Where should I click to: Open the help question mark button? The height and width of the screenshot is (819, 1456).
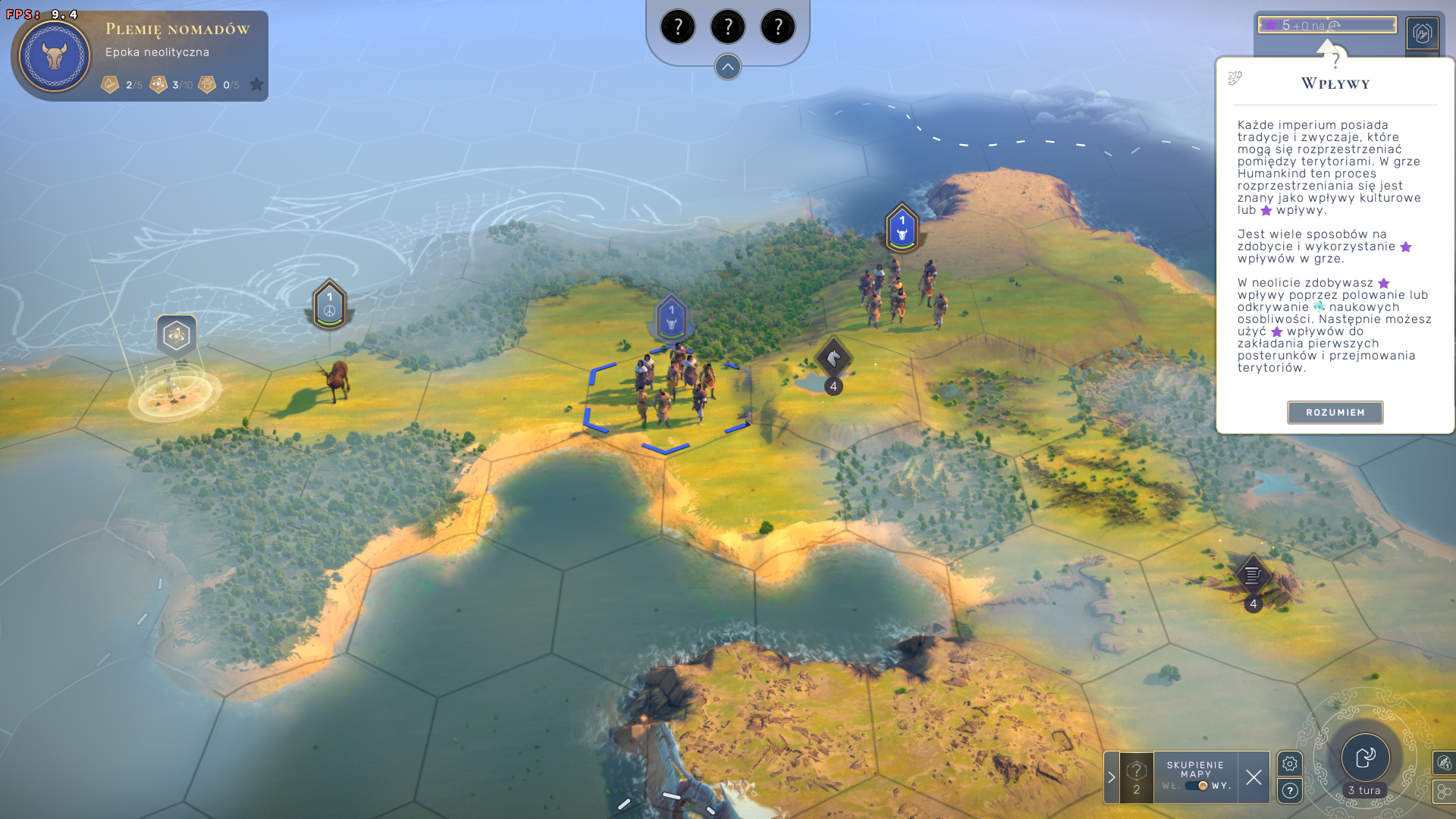(1290, 791)
